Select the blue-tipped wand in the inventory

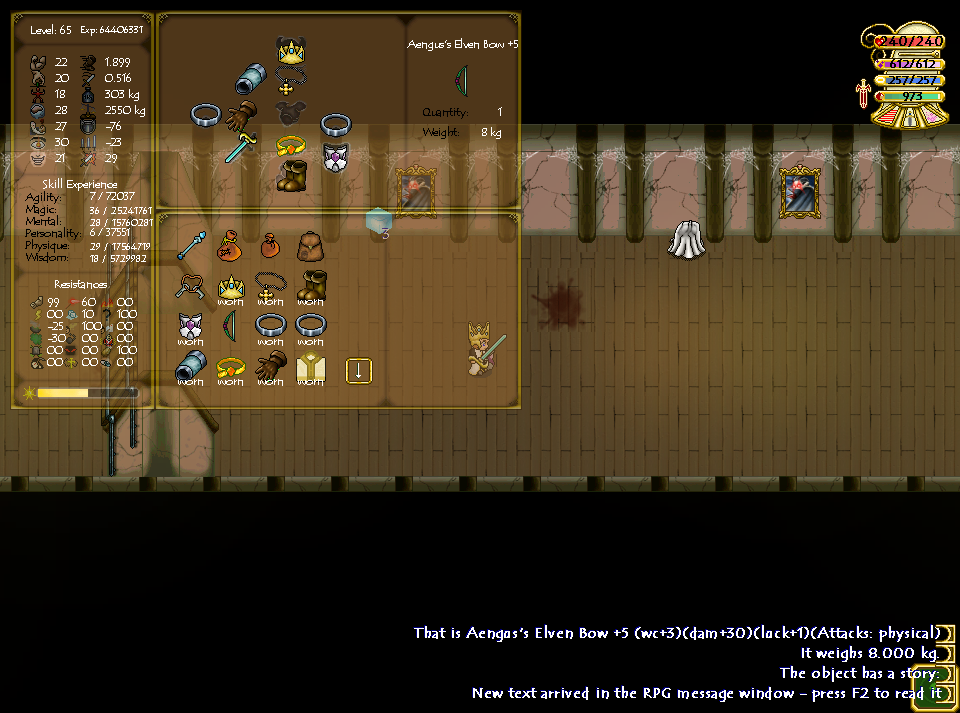coord(190,245)
